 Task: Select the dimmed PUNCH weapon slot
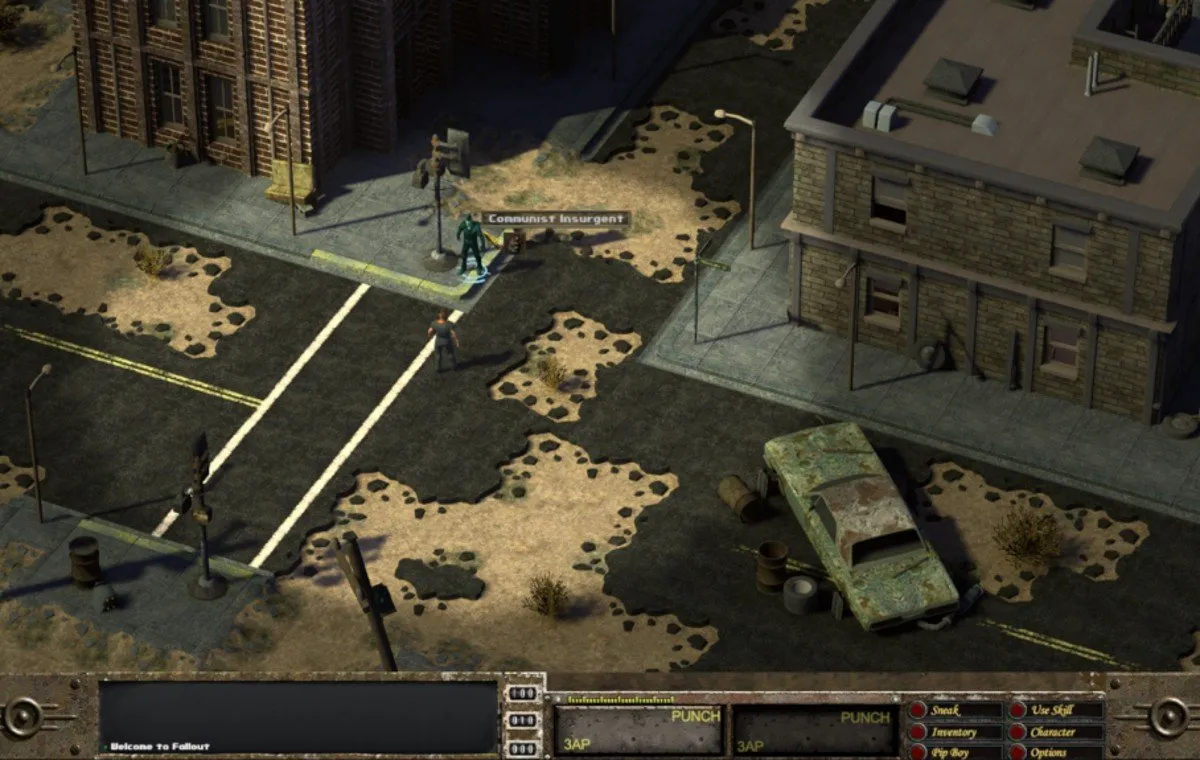[813, 731]
